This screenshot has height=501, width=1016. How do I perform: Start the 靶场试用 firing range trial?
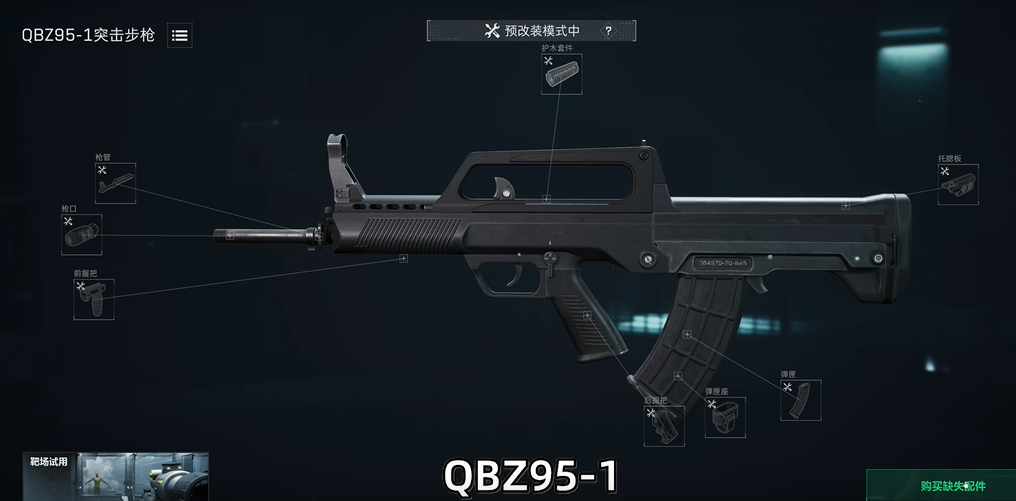(x=115, y=477)
